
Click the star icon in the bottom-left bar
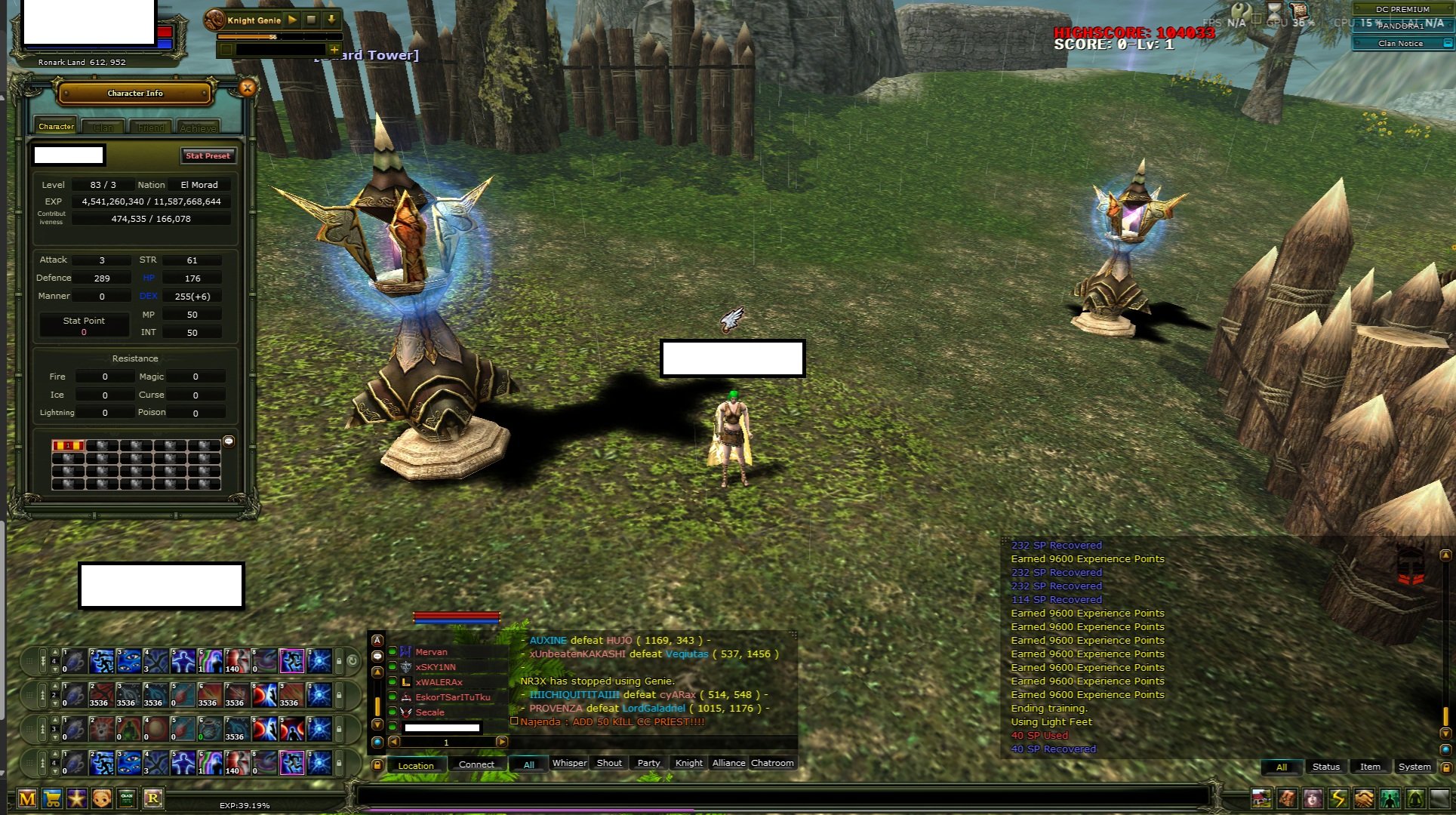tap(76, 798)
